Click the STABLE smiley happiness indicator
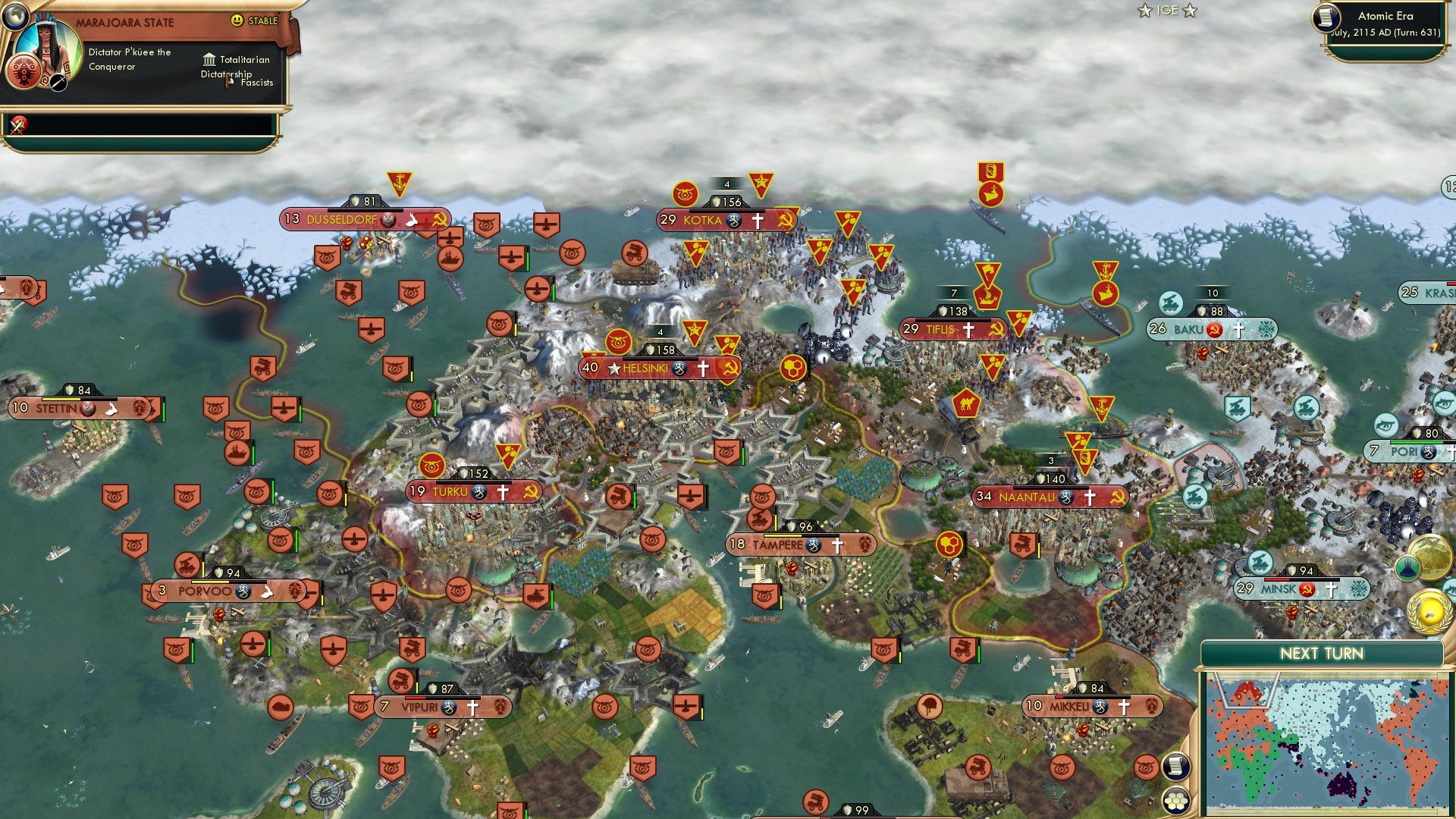 click(x=237, y=20)
